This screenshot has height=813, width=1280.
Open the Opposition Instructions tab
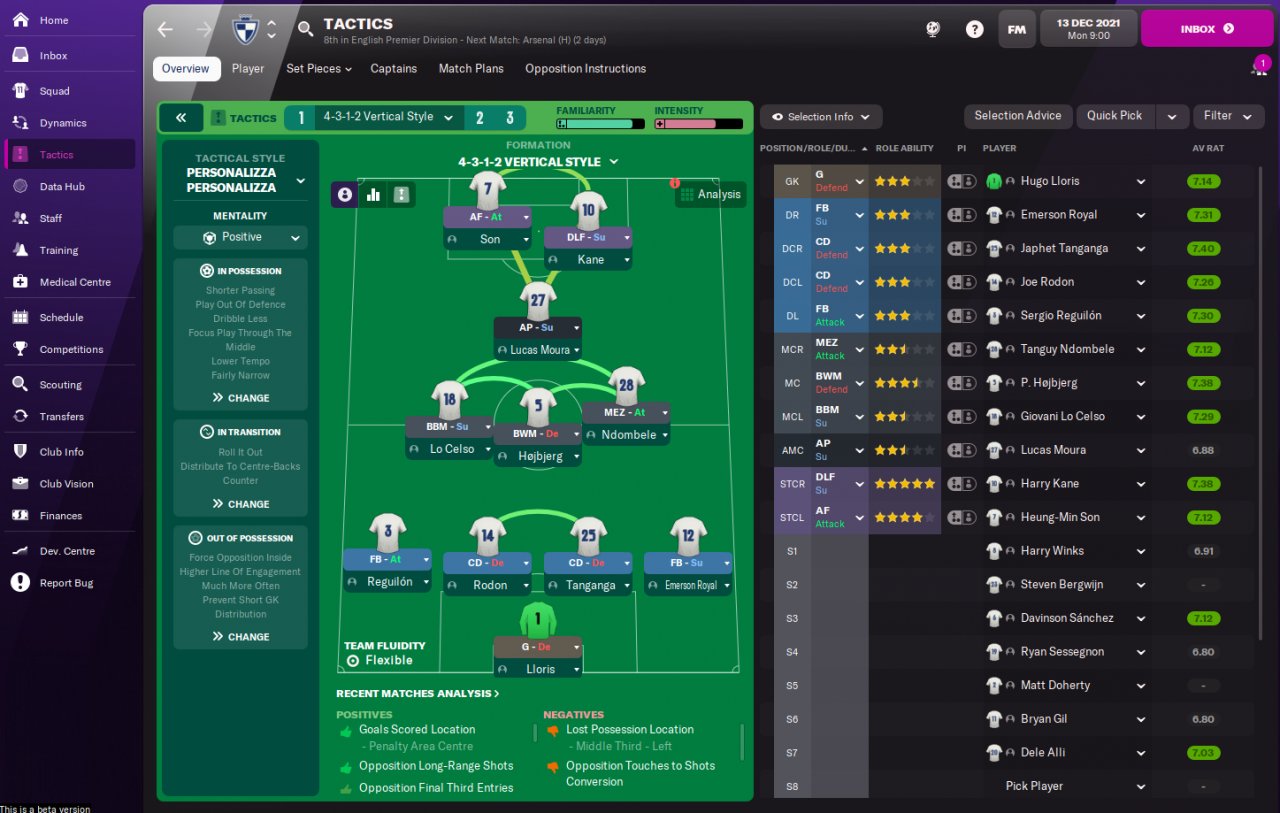[585, 69]
